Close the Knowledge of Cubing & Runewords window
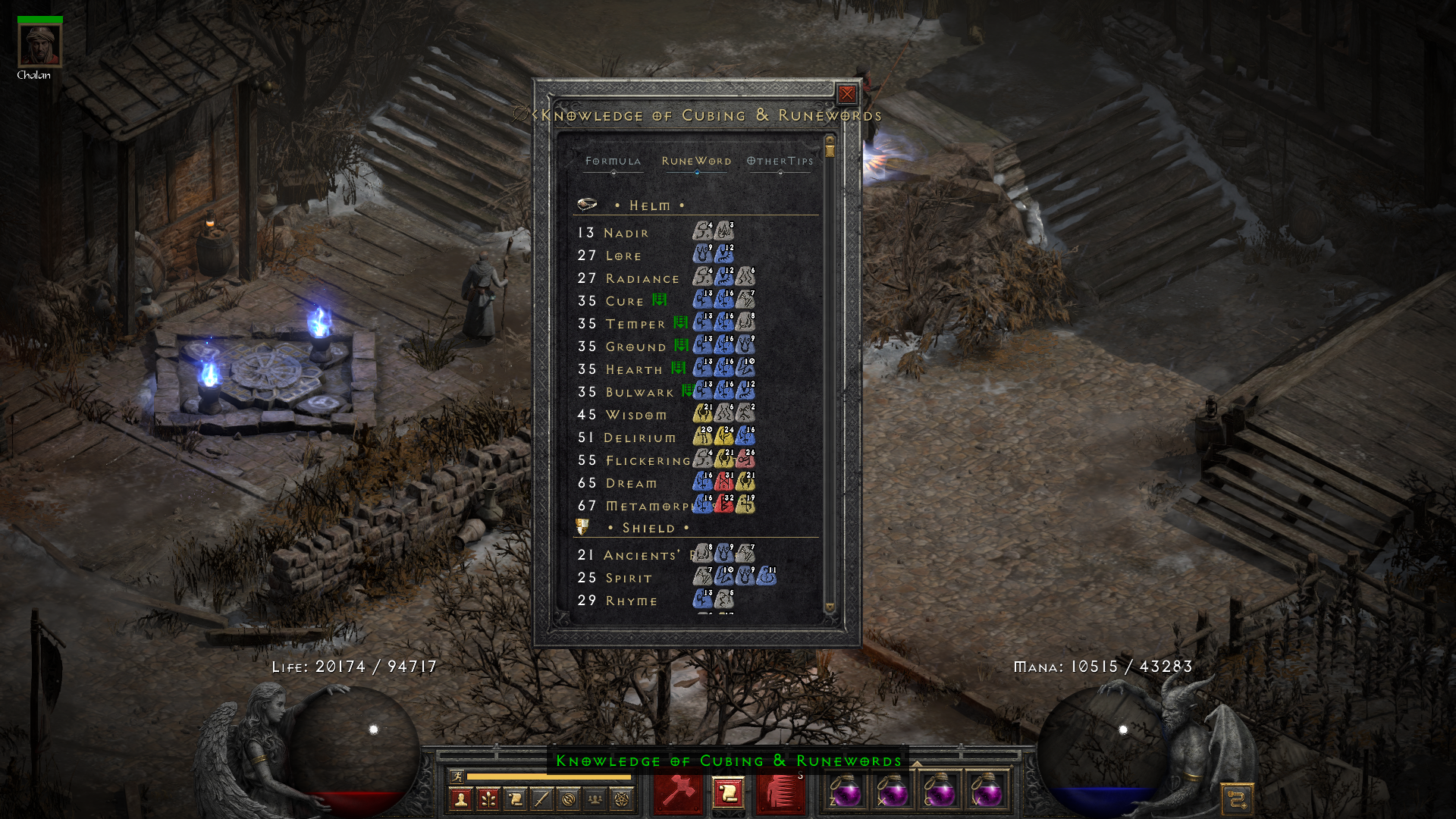The image size is (1456, 819). [x=846, y=94]
